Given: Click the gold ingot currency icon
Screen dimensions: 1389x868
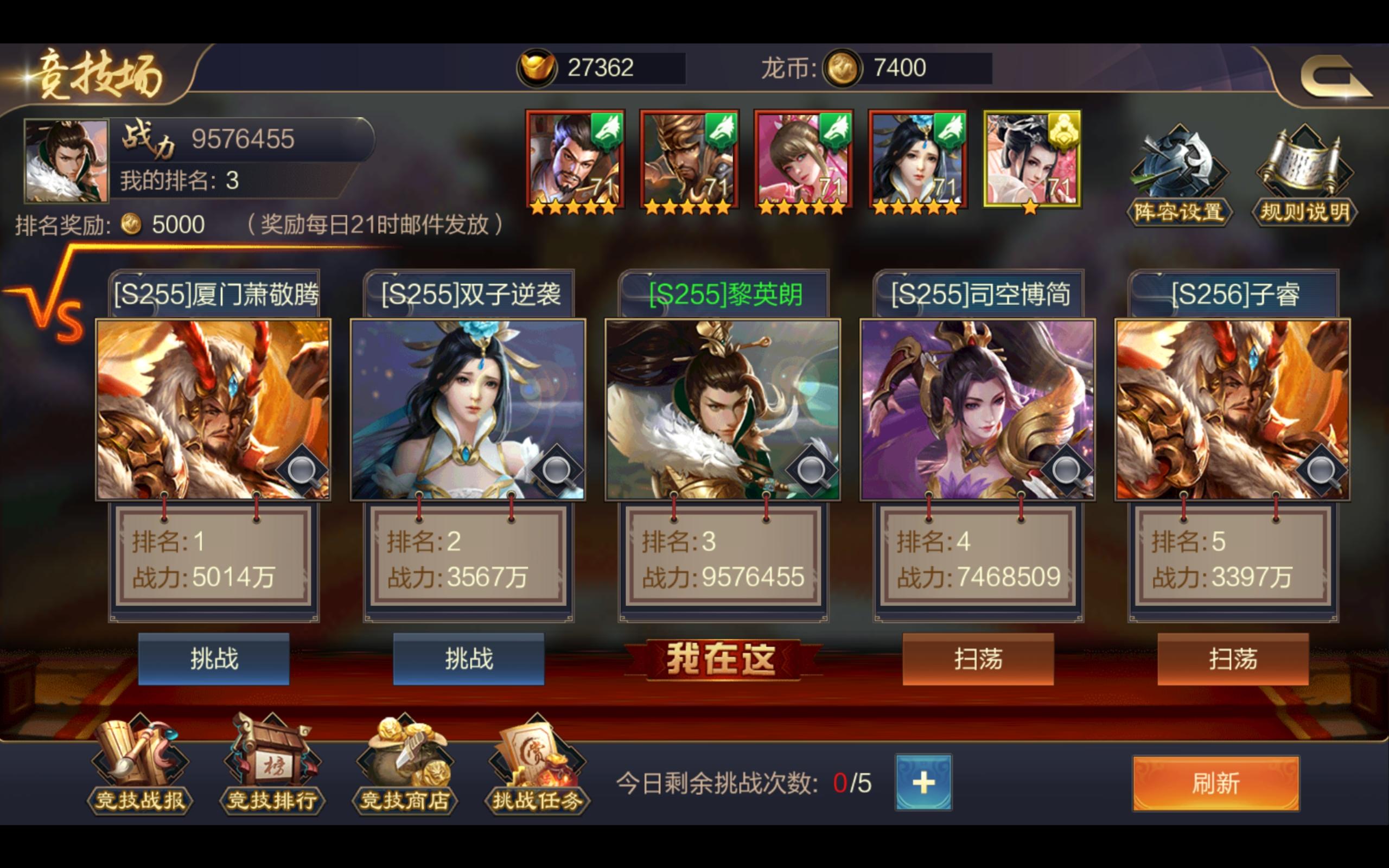Looking at the screenshot, I should 539,68.
